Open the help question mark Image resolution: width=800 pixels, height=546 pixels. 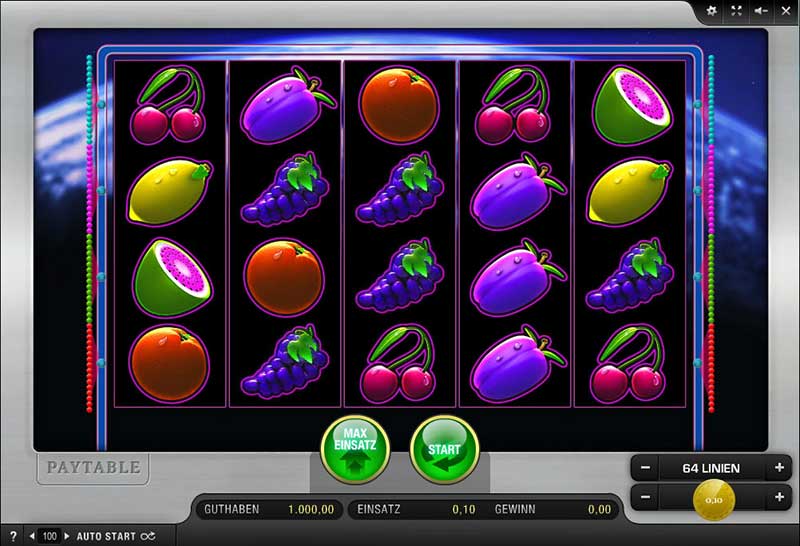(13, 537)
